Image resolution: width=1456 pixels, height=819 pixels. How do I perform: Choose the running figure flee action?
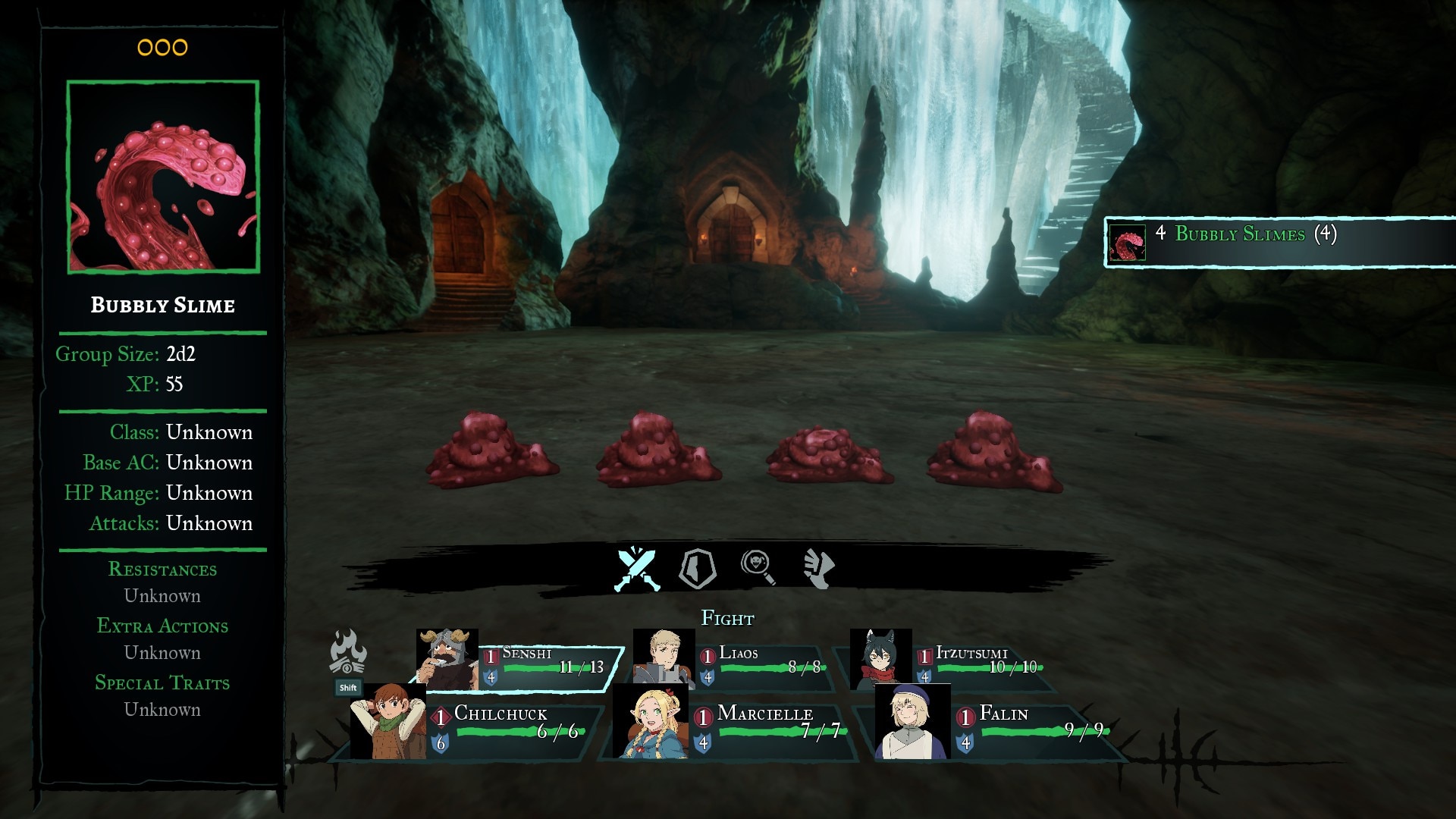point(818,568)
